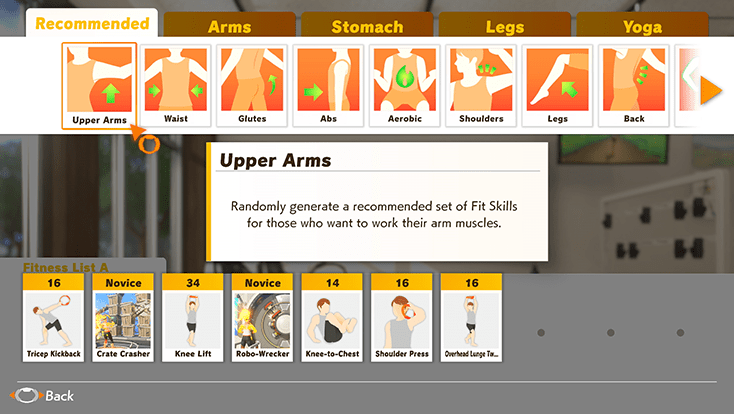Open the Yoga tab
Screen dimensions: 734x414
[x=642, y=27]
